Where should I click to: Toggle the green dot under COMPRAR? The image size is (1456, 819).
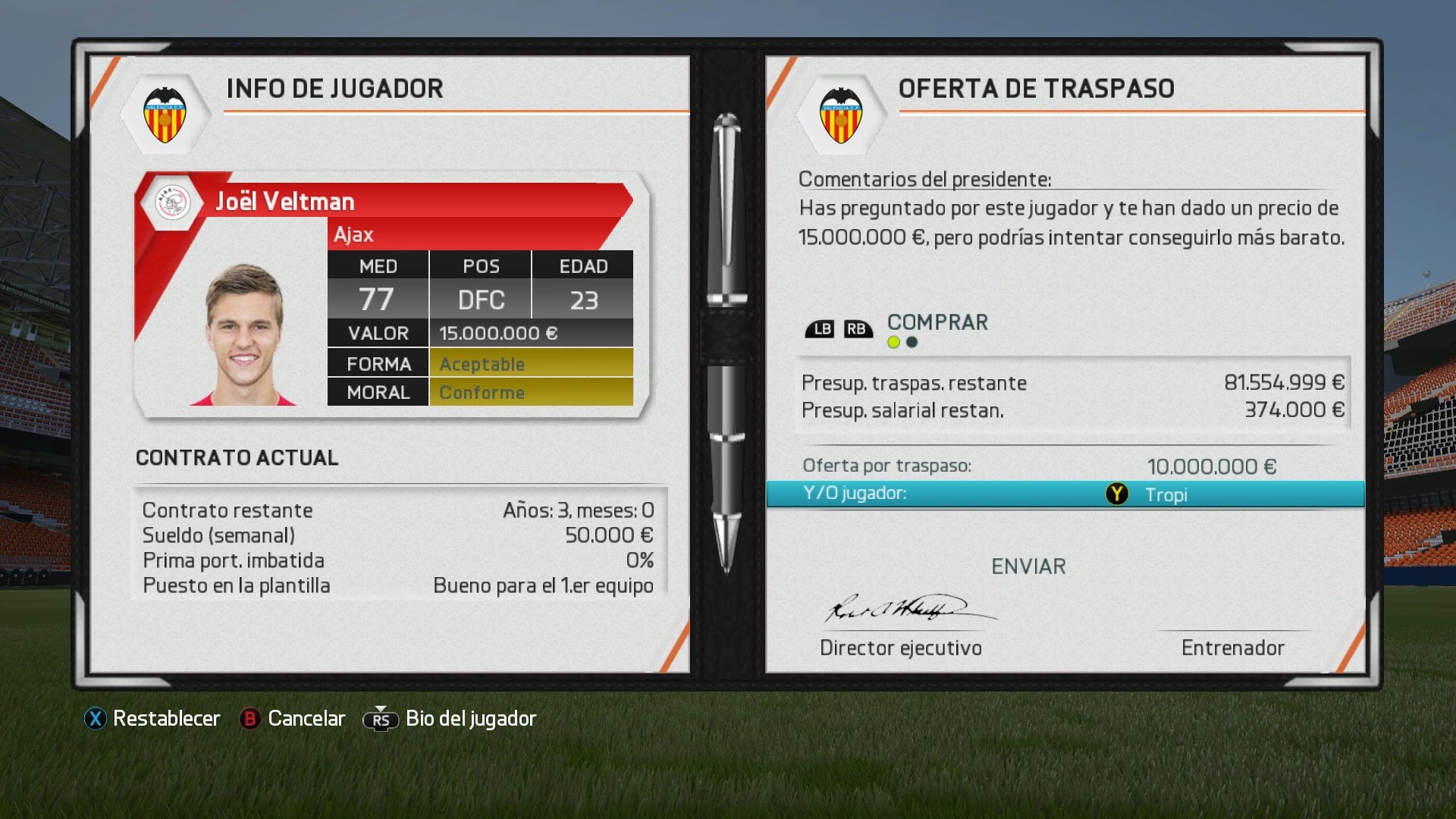(x=893, y=341)
